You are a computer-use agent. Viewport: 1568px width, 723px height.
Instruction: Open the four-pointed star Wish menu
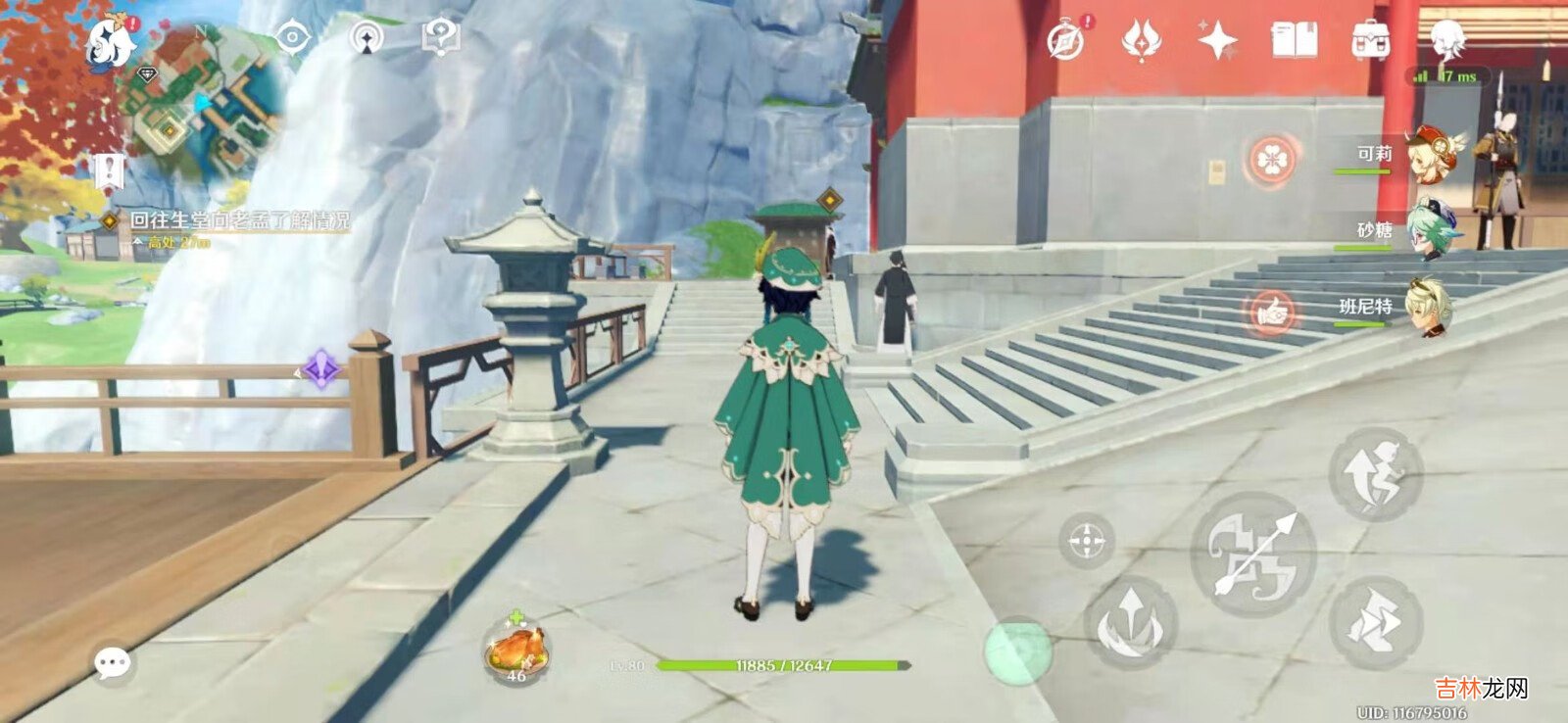[1217, 41]
